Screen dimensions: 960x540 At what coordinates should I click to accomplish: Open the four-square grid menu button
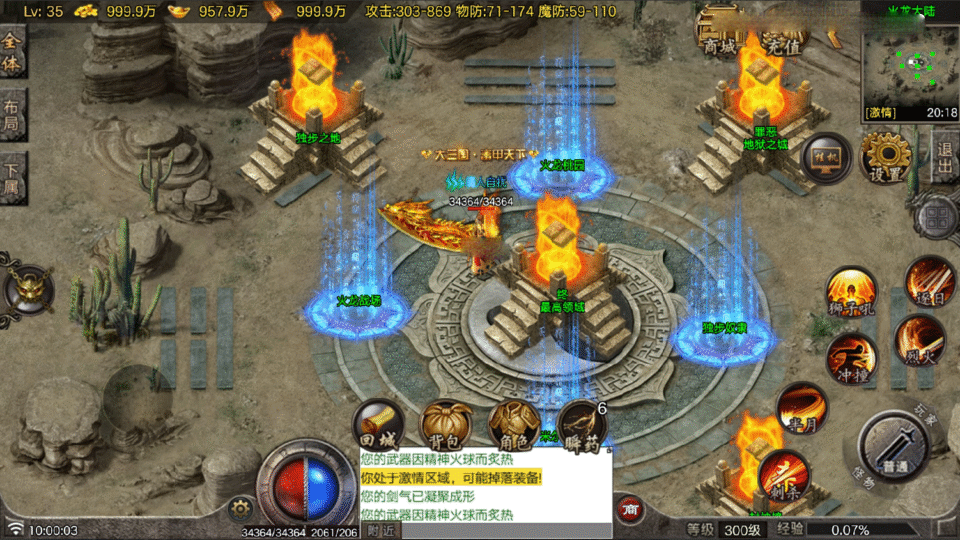(x=939, y=216)
